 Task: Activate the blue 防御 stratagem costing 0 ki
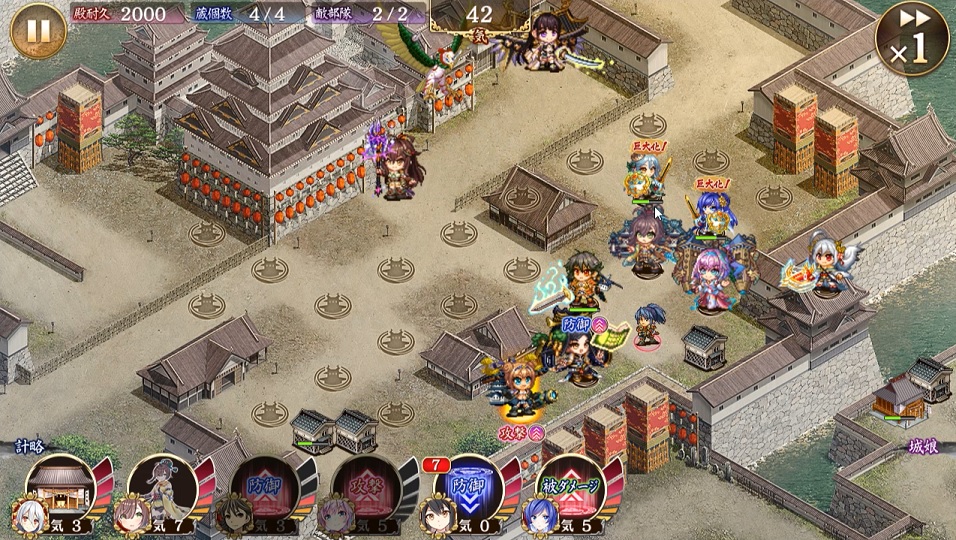pyautogui.click(x=467, y=489)
